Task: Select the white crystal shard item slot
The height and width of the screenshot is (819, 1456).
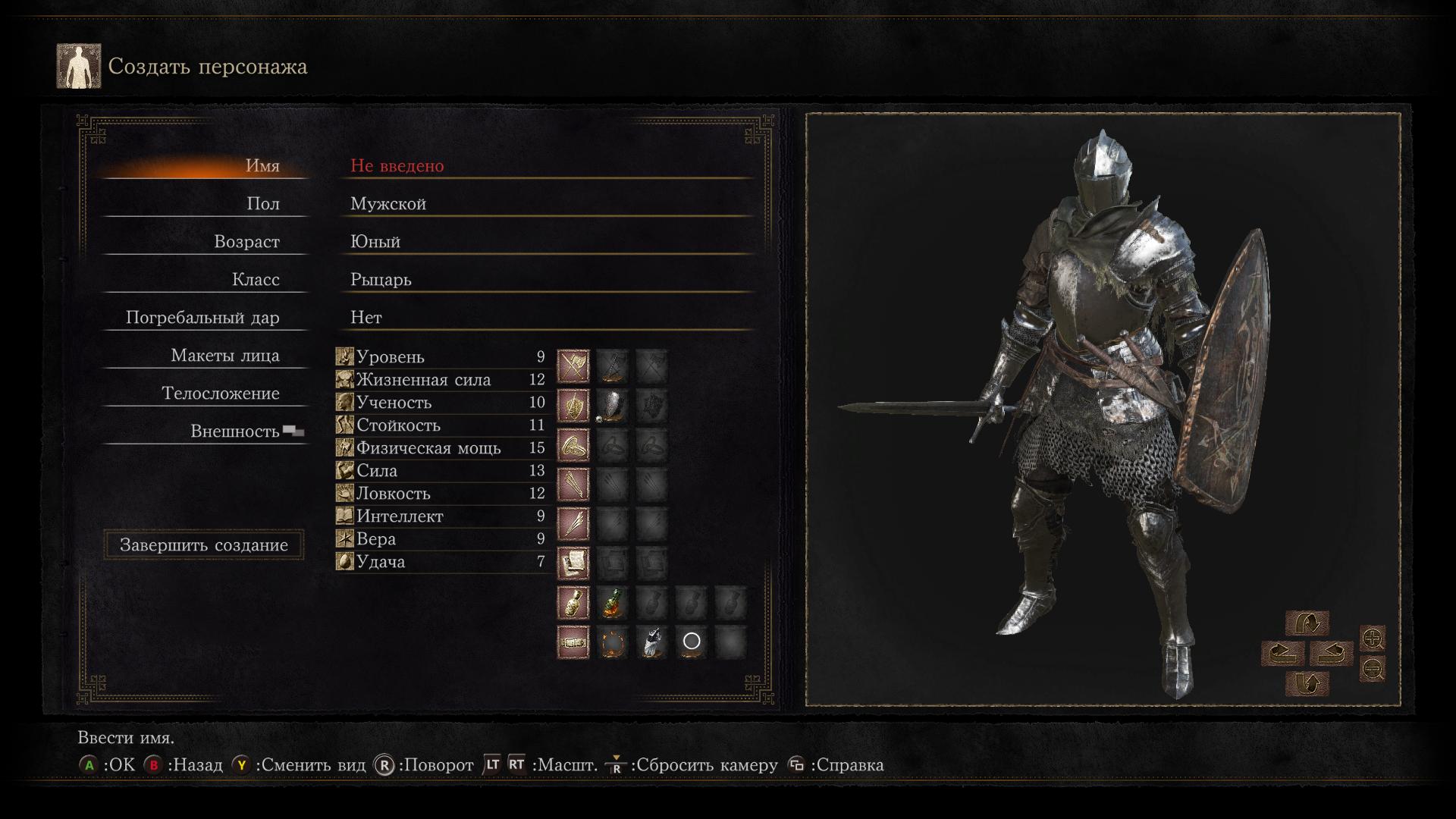Action: pos(651,642)
